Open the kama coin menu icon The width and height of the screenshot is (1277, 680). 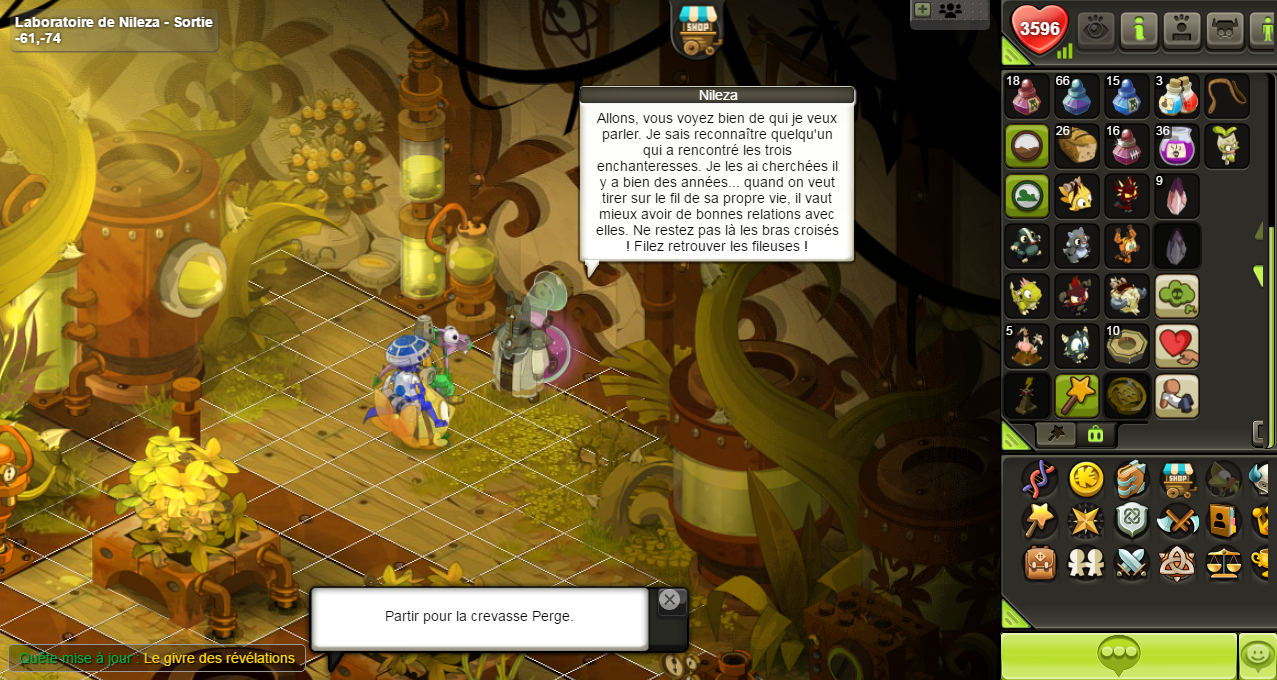pos(1086,479)
